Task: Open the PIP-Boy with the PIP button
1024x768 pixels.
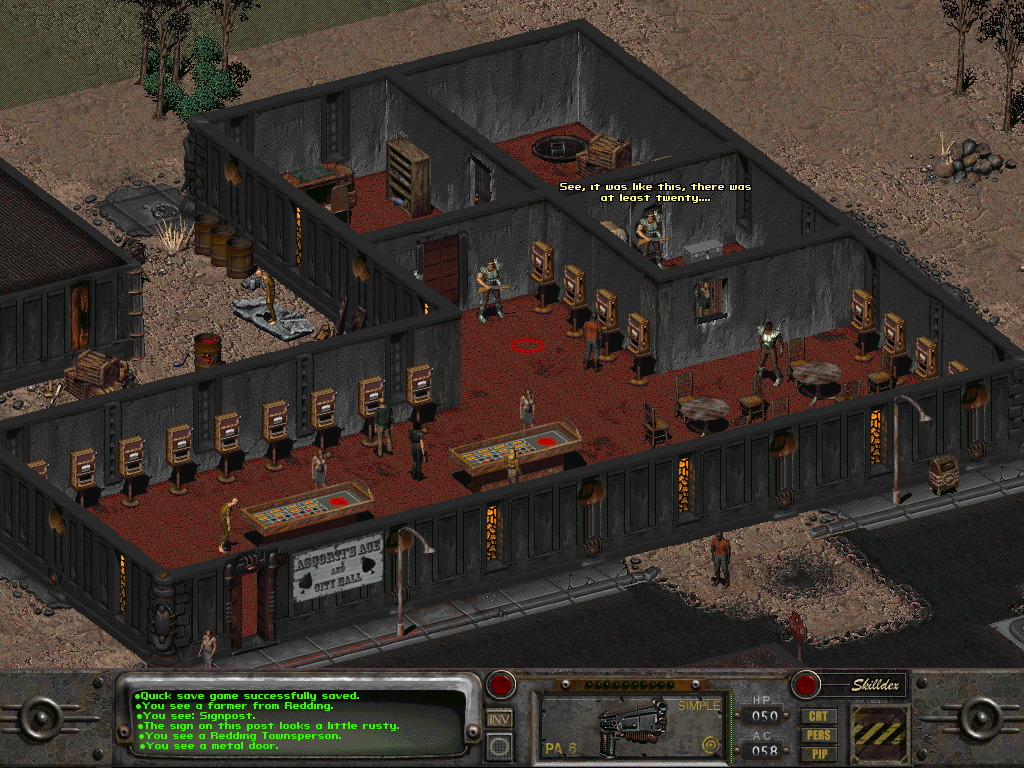Action: [x=818, y=753]
